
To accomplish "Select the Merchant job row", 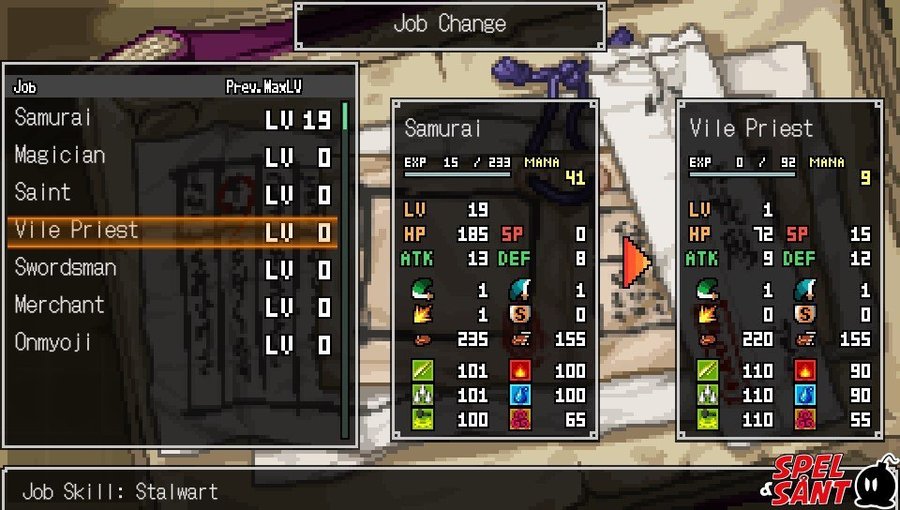I will 170,305.
